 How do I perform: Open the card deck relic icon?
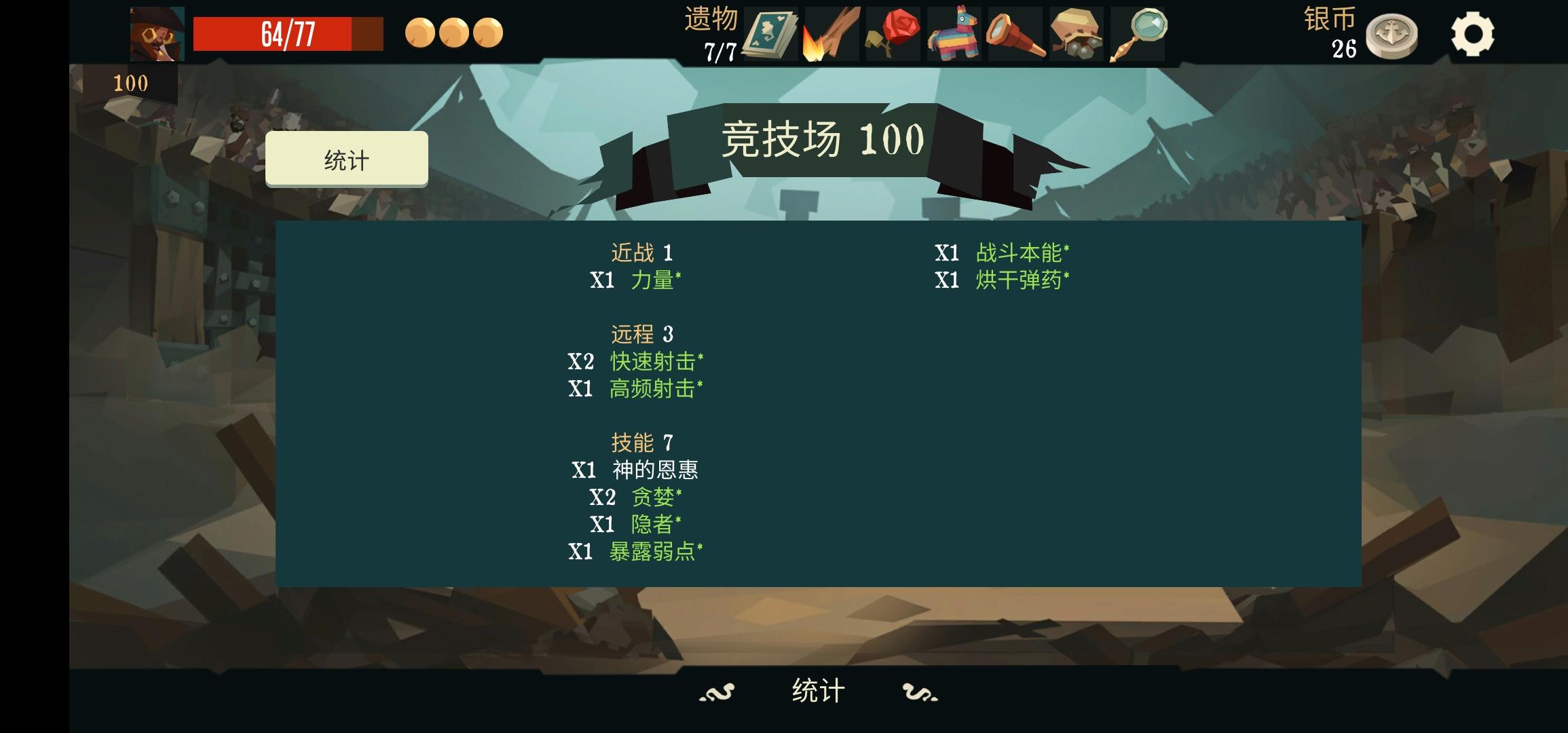tap(770, 32)
